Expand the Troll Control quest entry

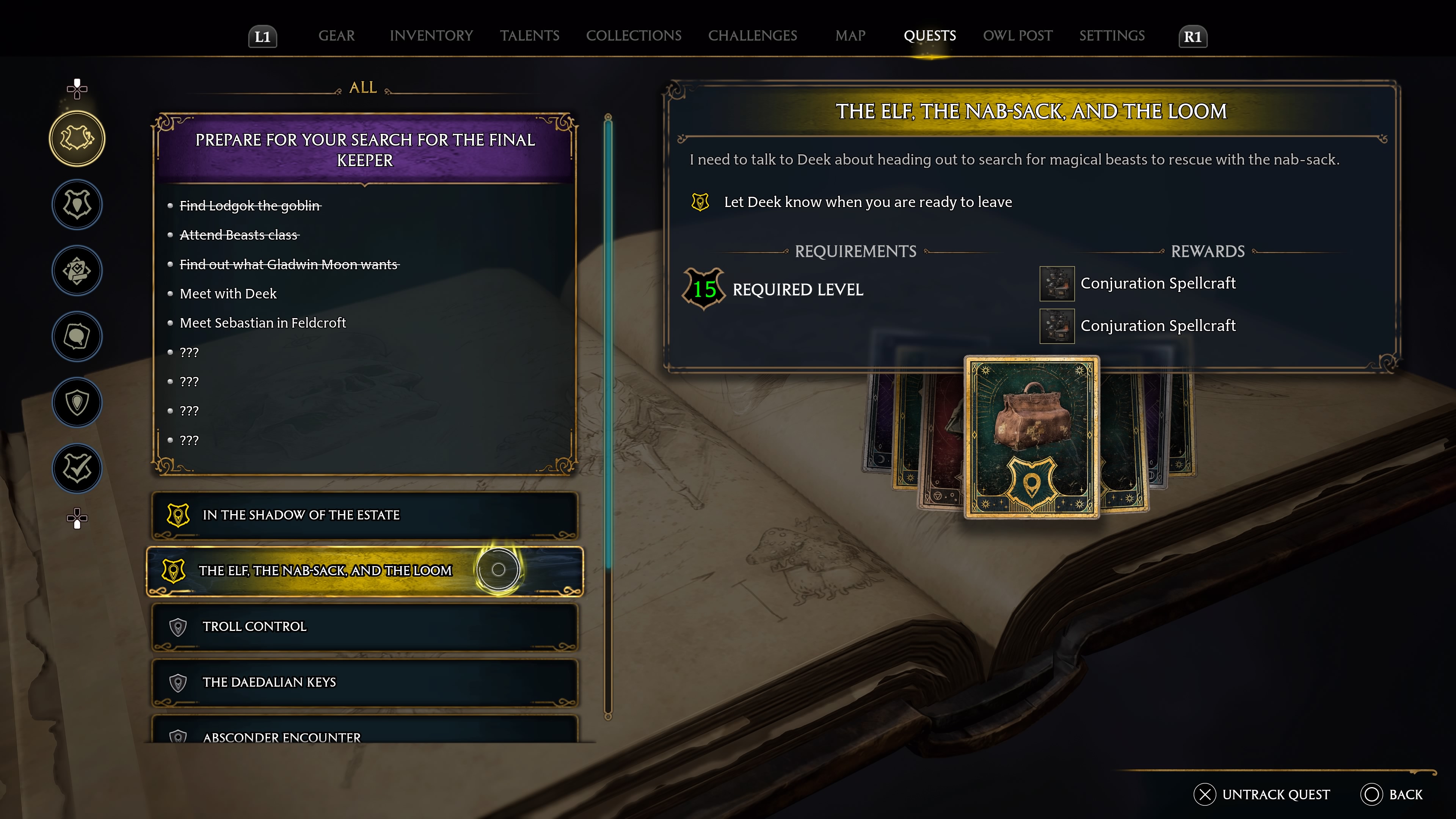[x=364, y=627]
